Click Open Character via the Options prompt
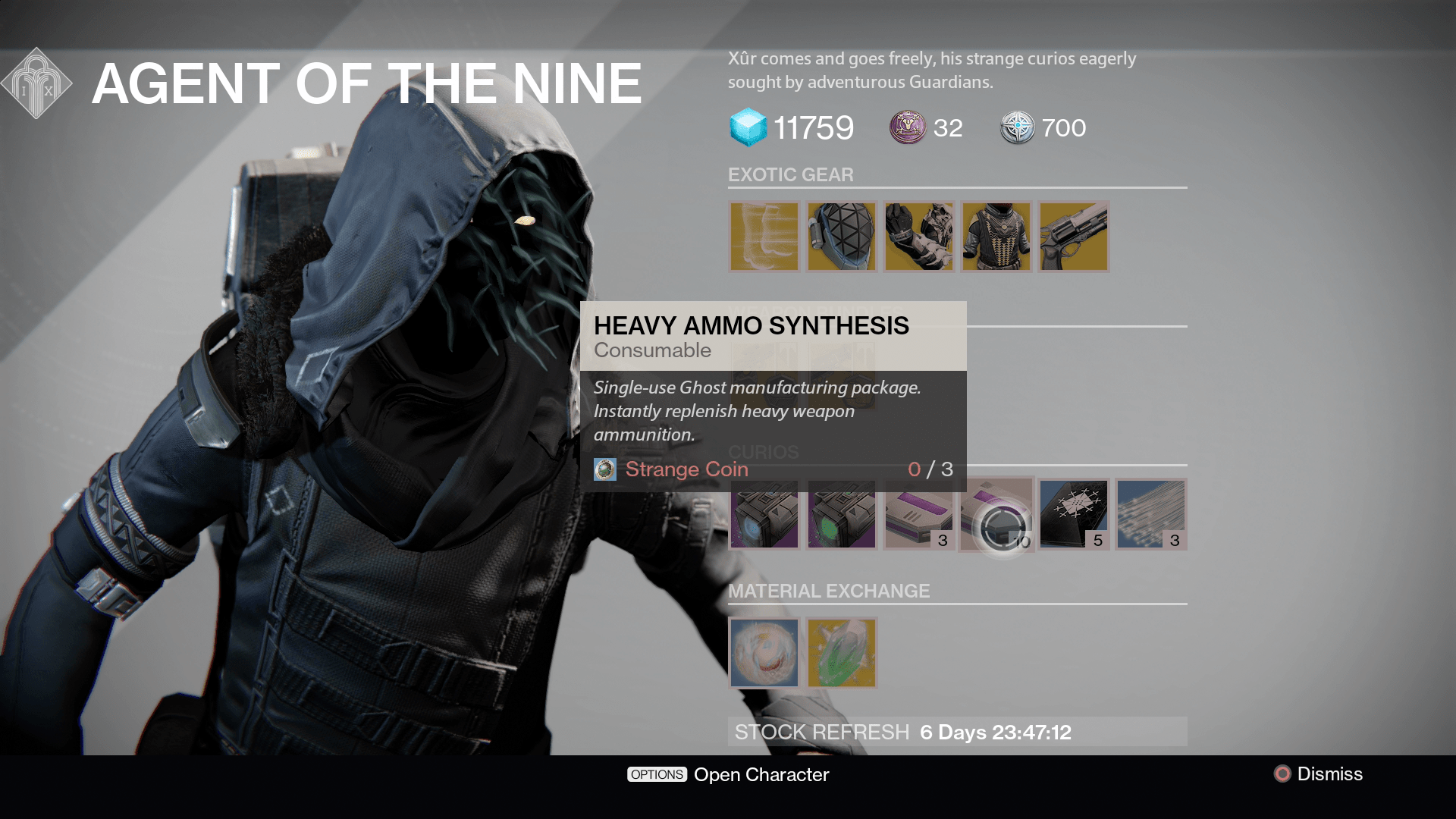The image size is (1456, 819). point(728,774)
